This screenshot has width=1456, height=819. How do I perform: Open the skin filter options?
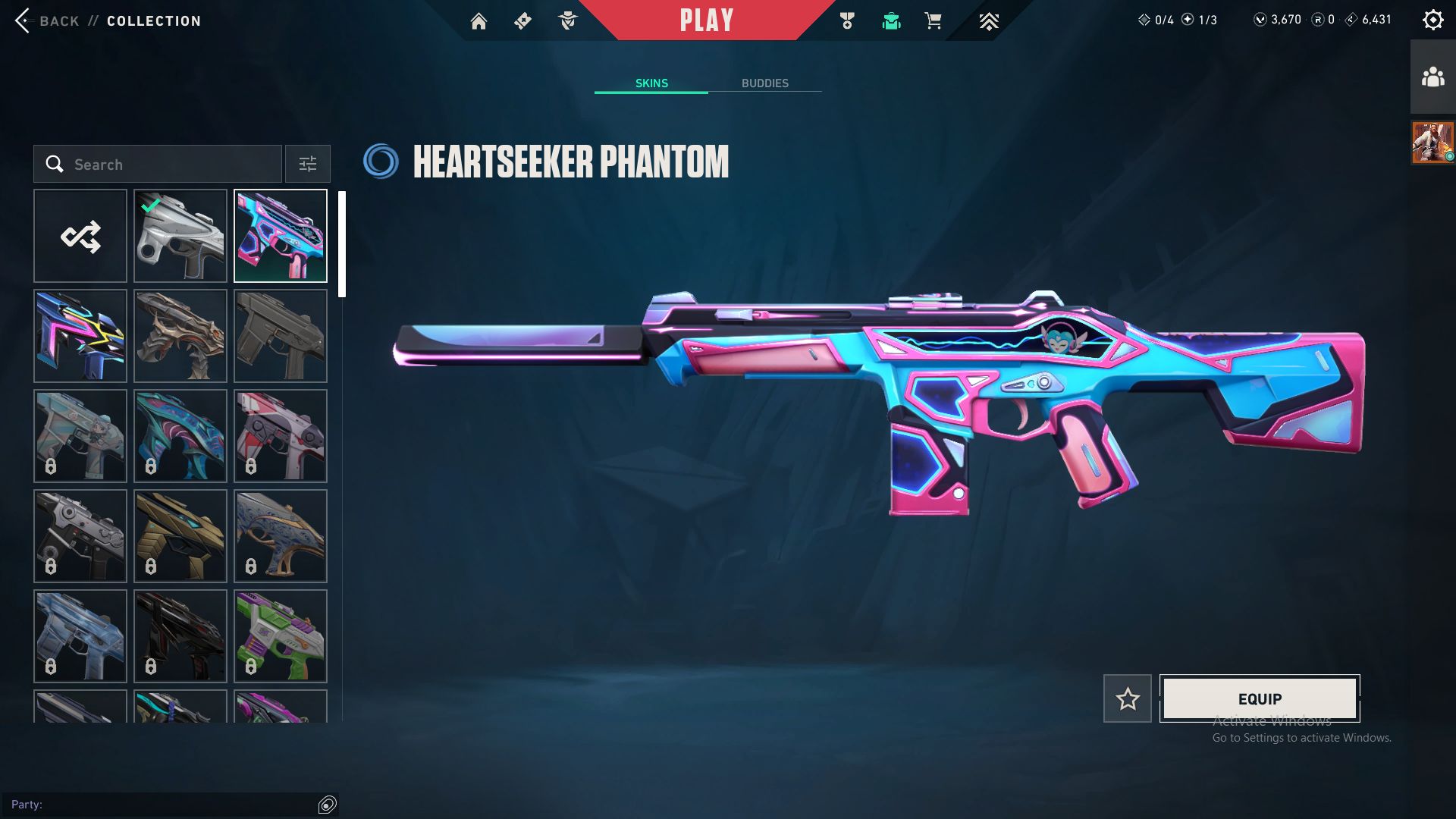(x=308, y=165)
